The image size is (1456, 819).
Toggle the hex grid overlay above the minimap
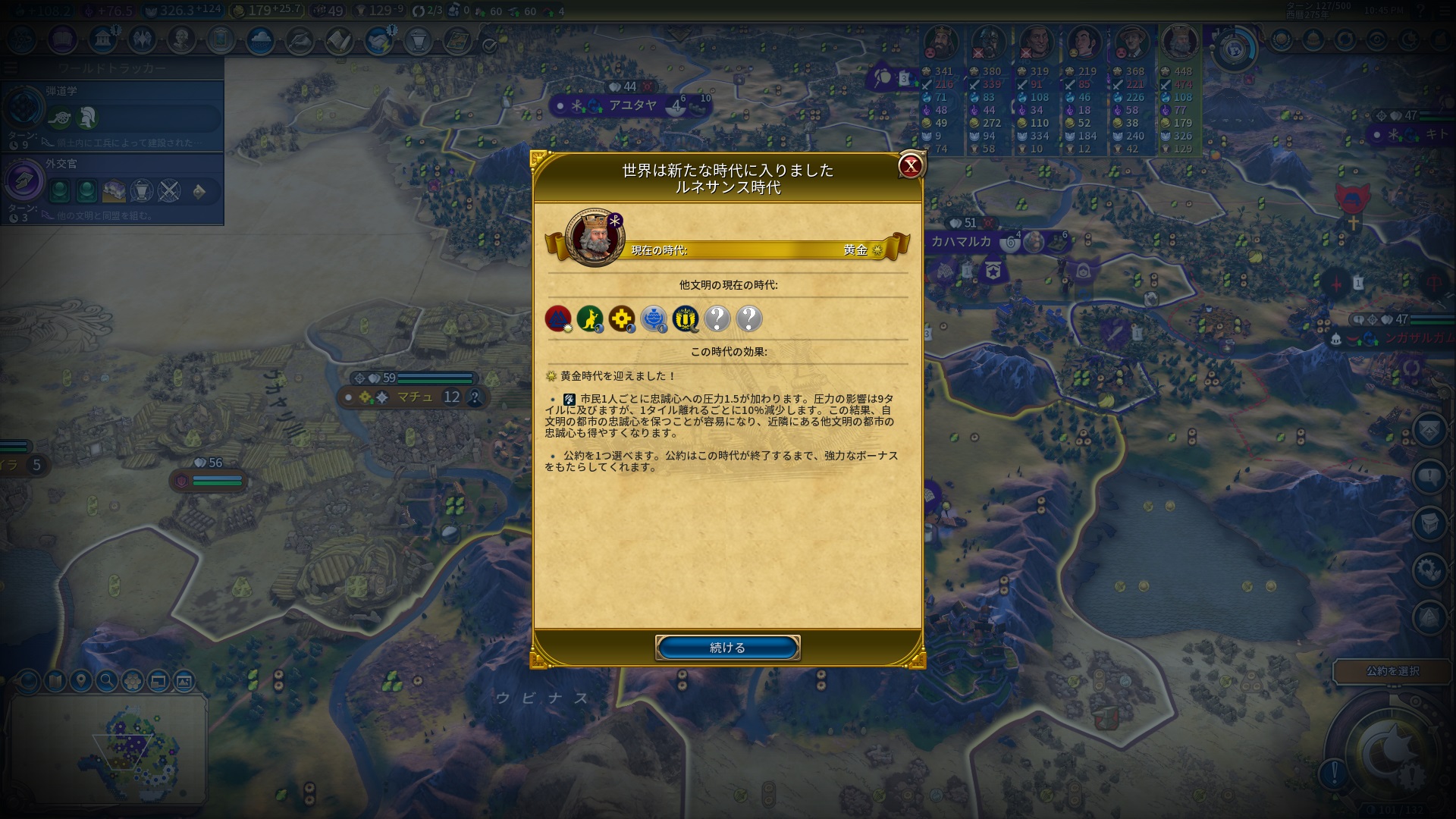[131, 681]
